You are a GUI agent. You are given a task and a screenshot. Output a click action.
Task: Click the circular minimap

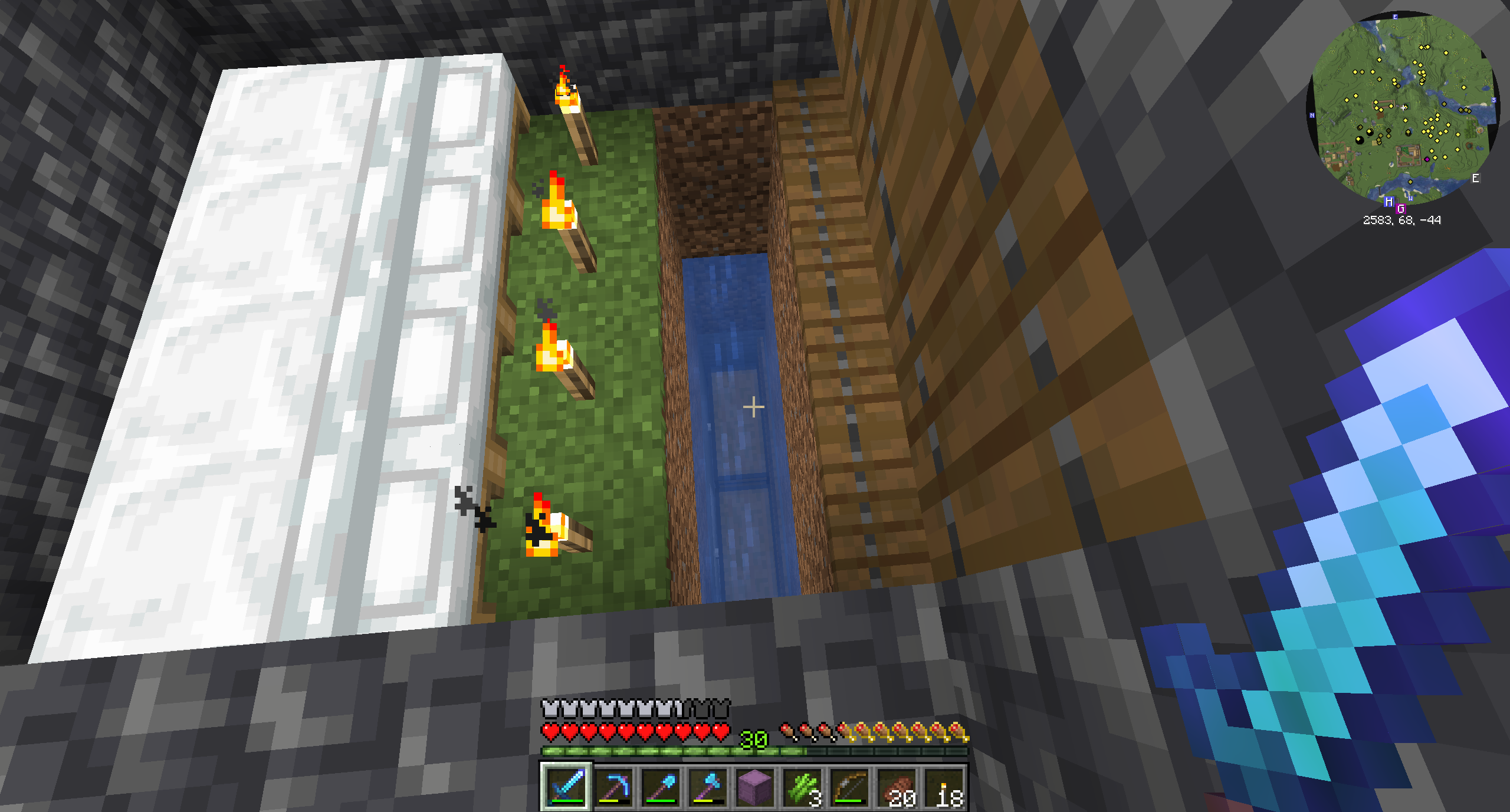click(x=1403, y=109)
